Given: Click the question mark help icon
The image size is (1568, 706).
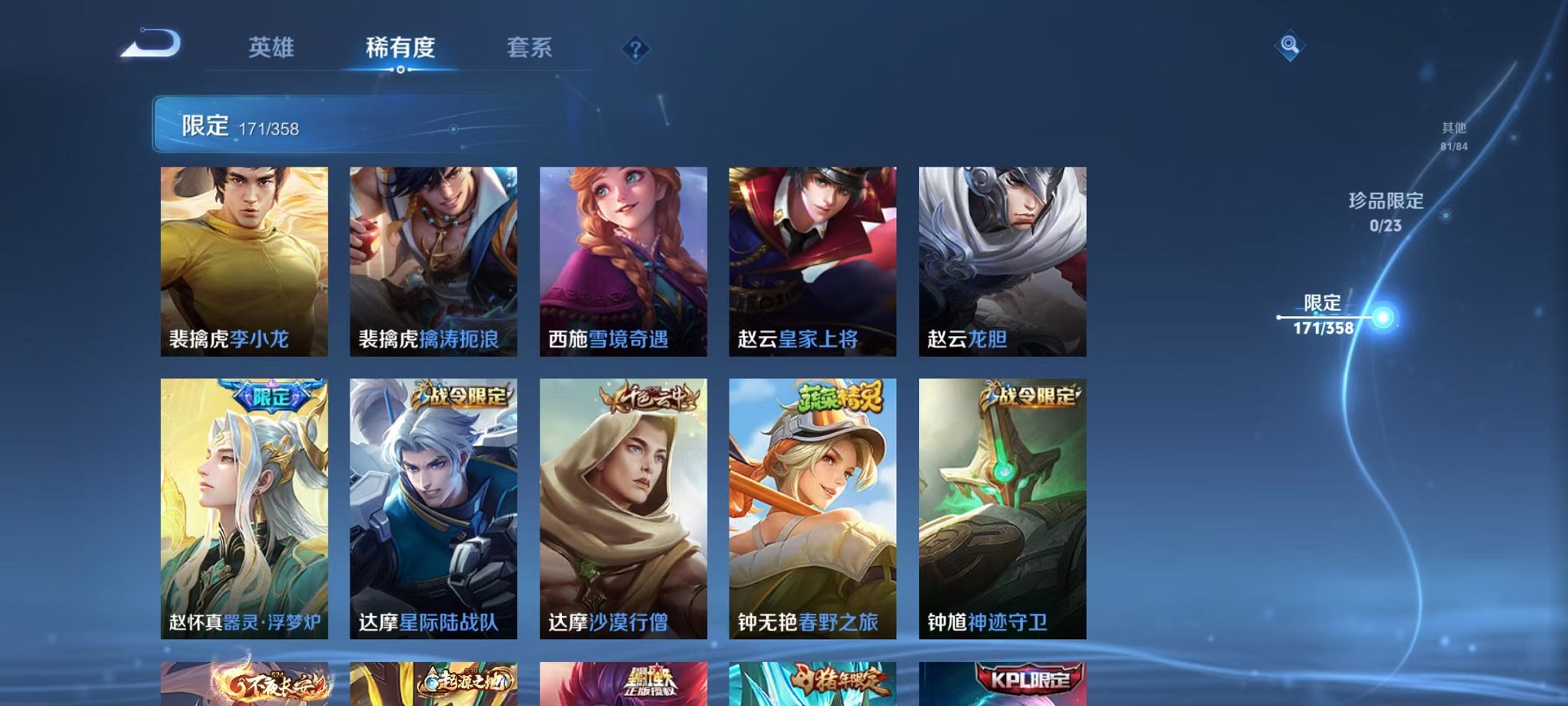Looking at the screenshot, I should click(634, 49).
